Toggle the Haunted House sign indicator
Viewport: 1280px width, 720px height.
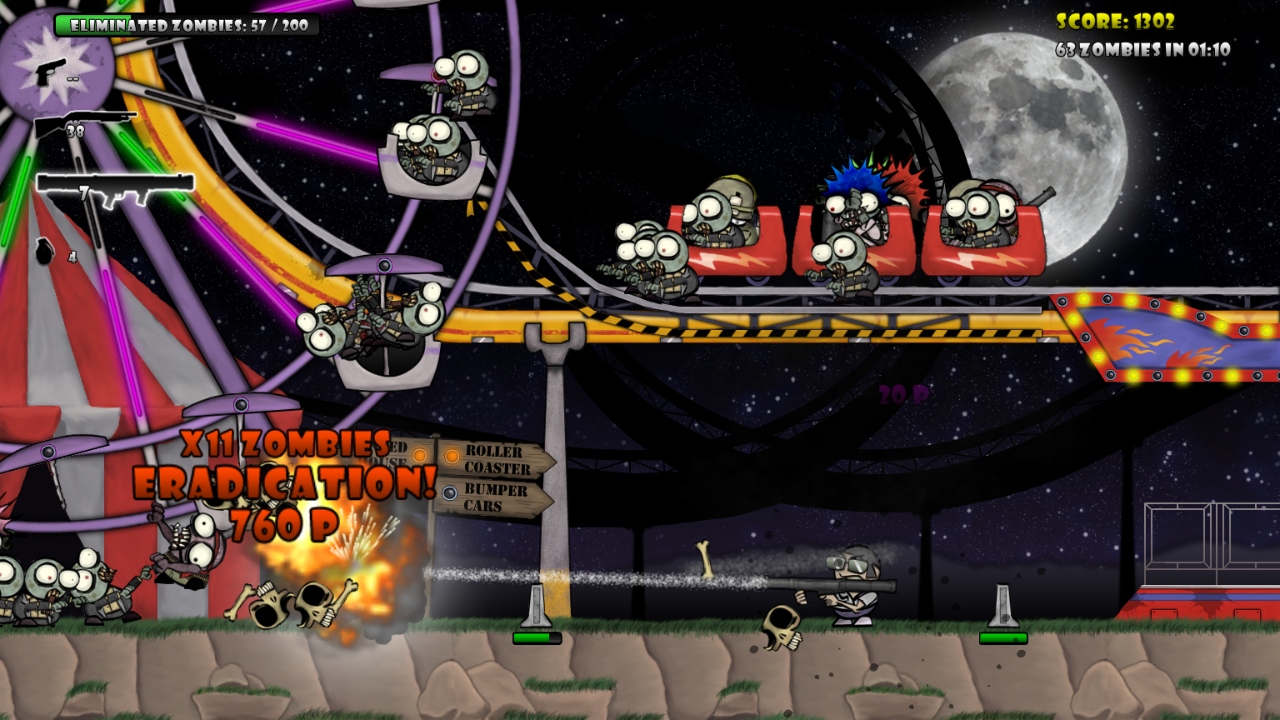(x=419, y=454)
